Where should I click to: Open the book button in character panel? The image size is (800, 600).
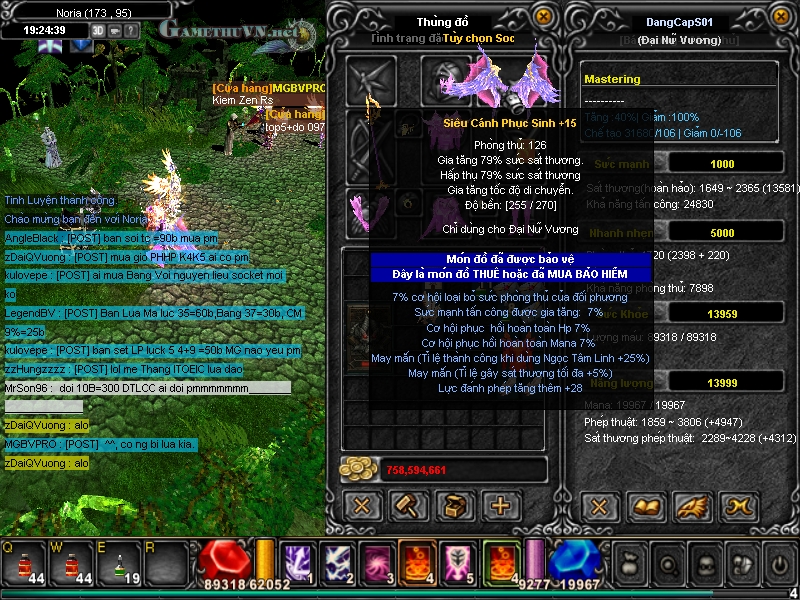(x=645, y=506)
